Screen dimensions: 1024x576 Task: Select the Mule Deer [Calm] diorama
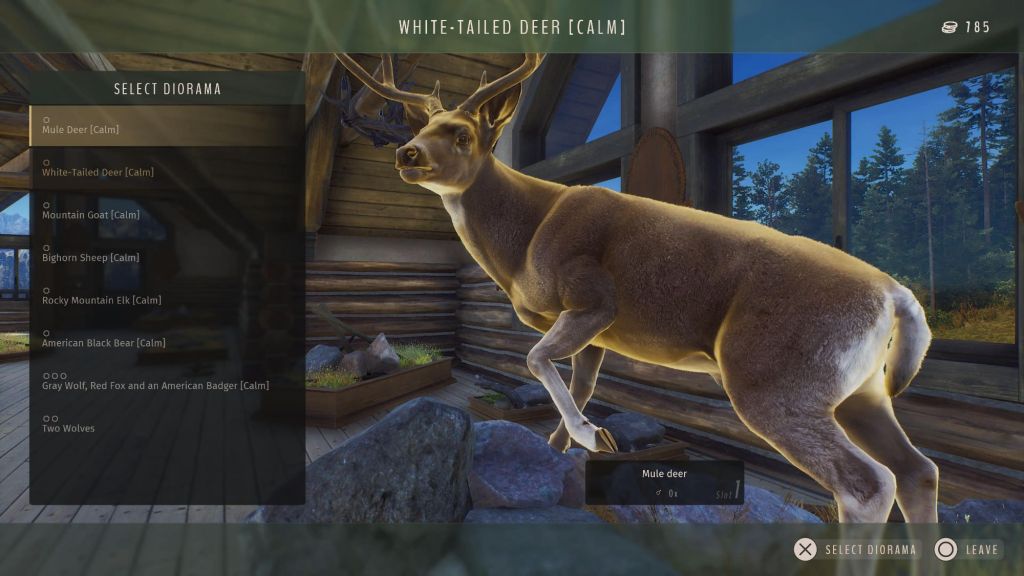(x=166, y=126)
